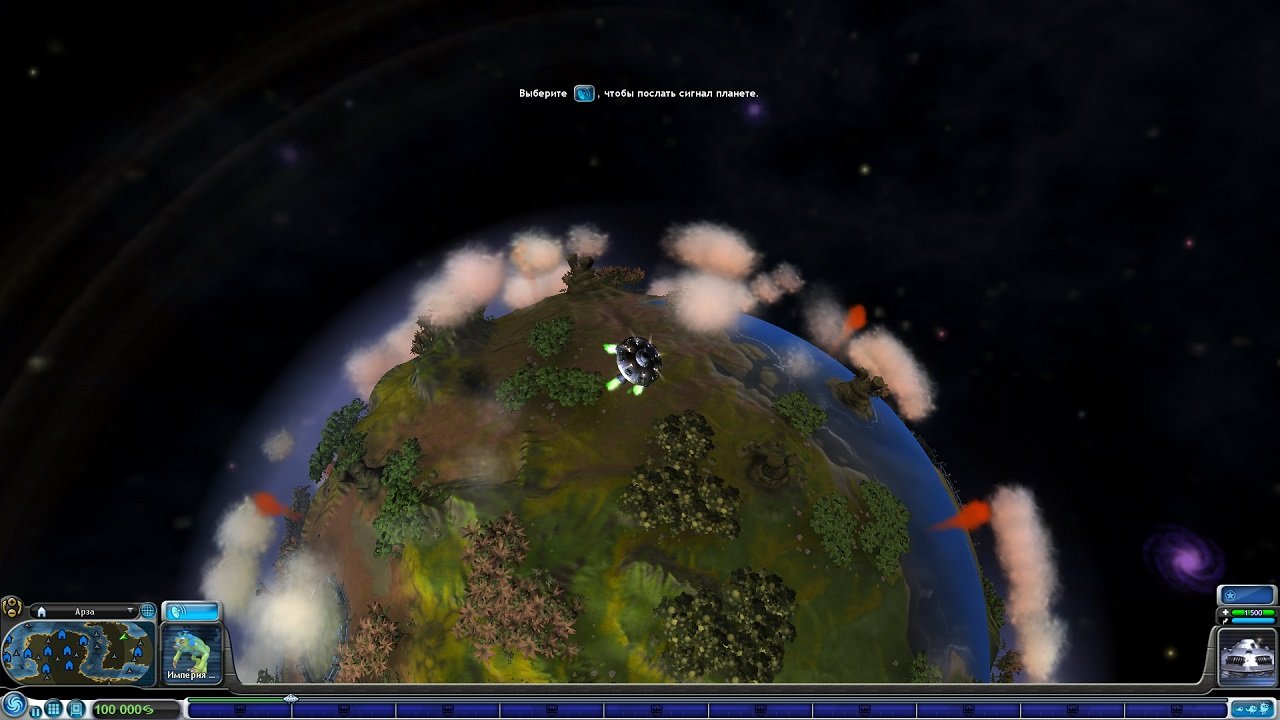The width and height of the screenshot is (1280, 720).
Task: Open the stage icons panel at bottom right
Action: 1254,708
